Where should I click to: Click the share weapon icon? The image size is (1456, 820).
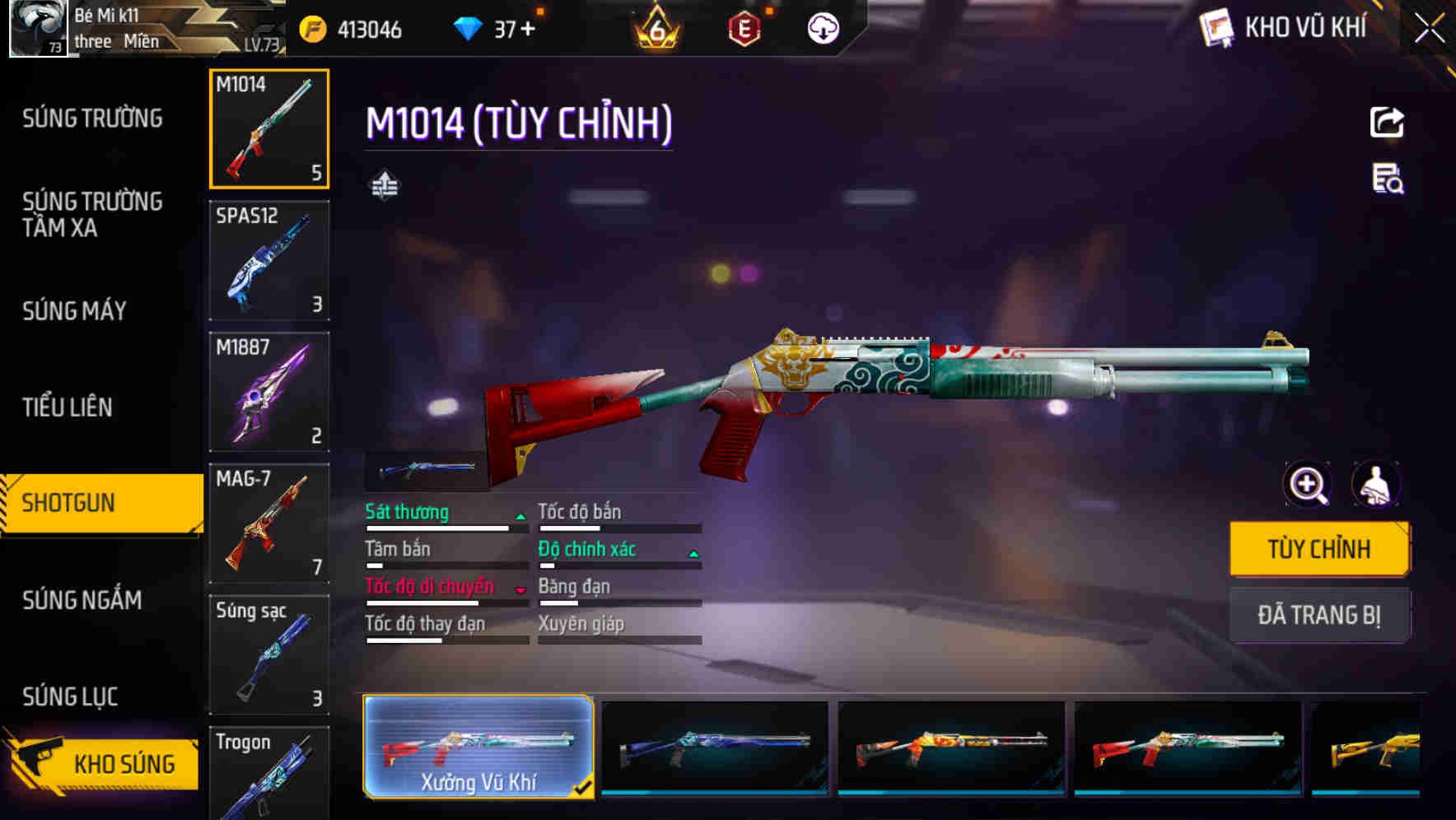tap(1388, 121)
